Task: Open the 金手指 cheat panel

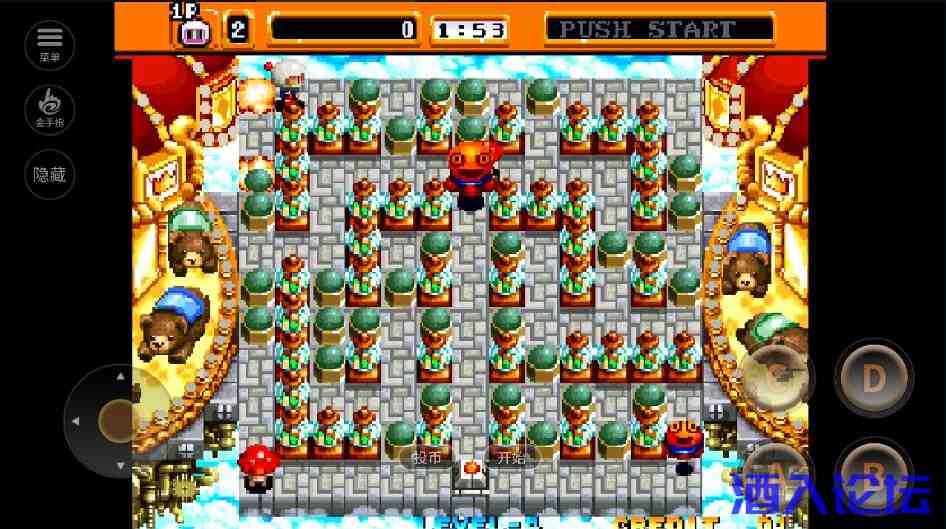Action: 49,109
